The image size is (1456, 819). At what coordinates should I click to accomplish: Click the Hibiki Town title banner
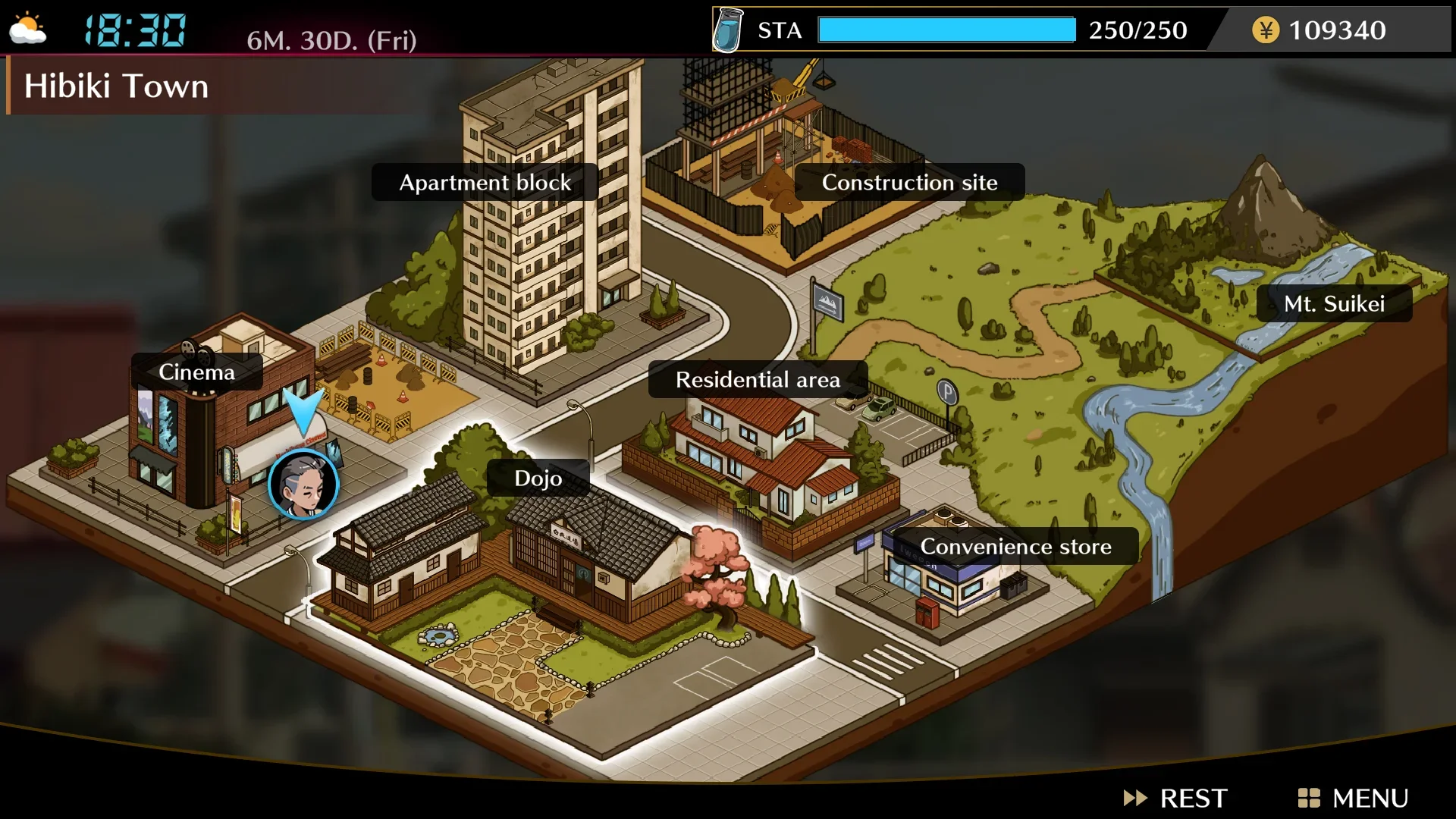[116, 86]
